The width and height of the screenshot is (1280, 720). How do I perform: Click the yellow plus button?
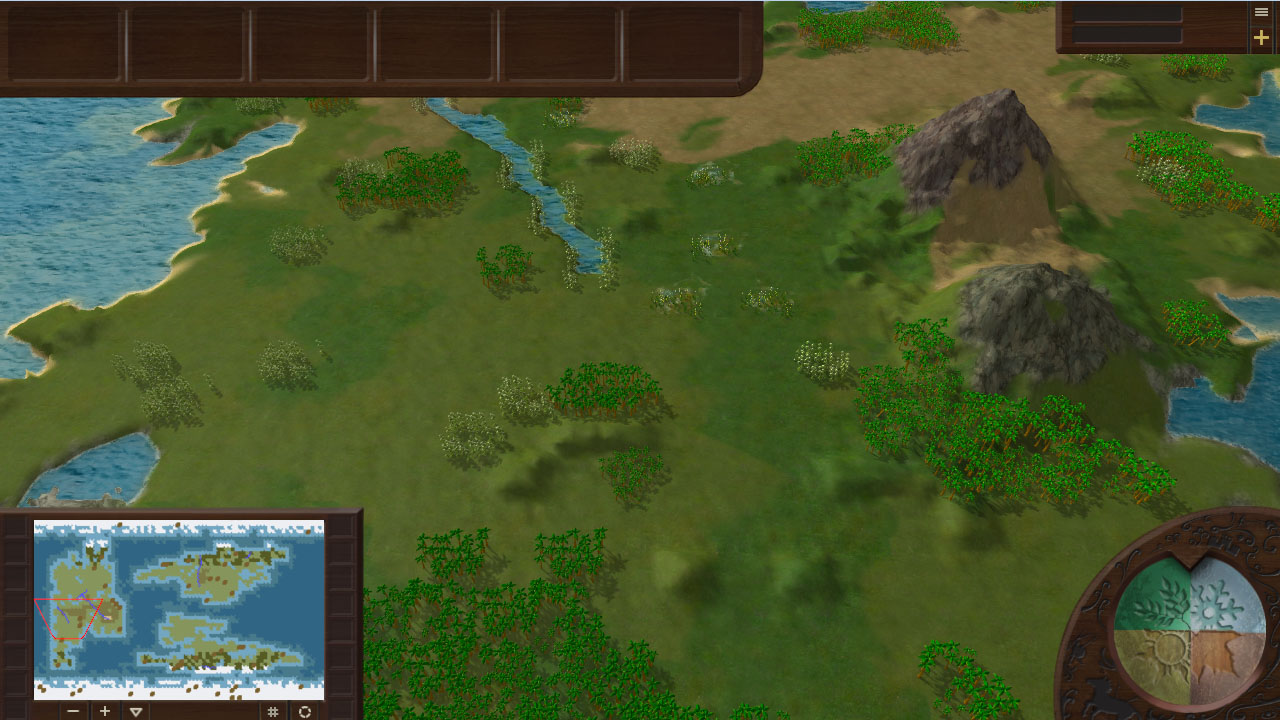pyautogui.click(x=1261, y=38)
